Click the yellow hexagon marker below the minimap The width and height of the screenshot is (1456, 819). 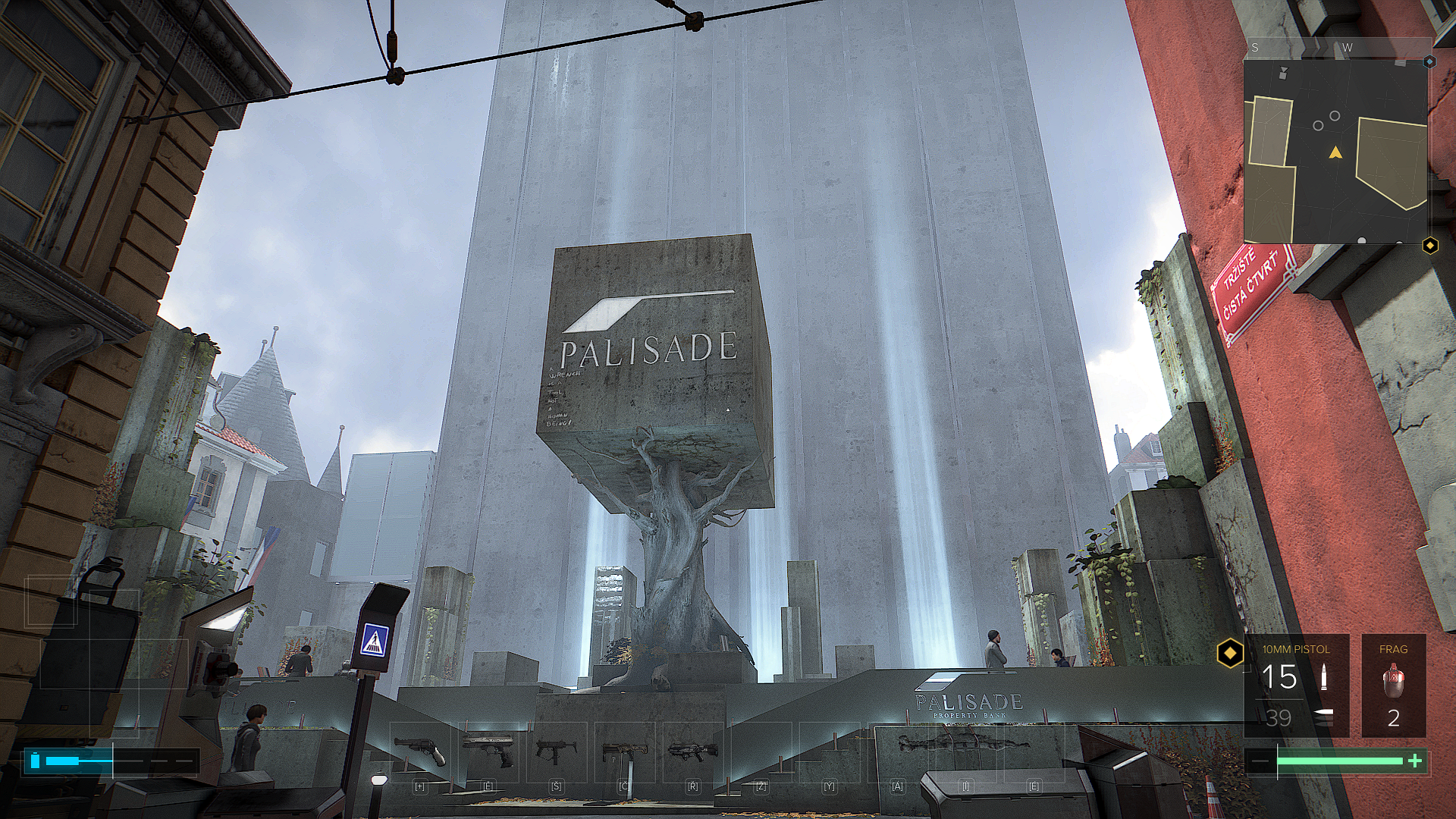click(1429, 246)
